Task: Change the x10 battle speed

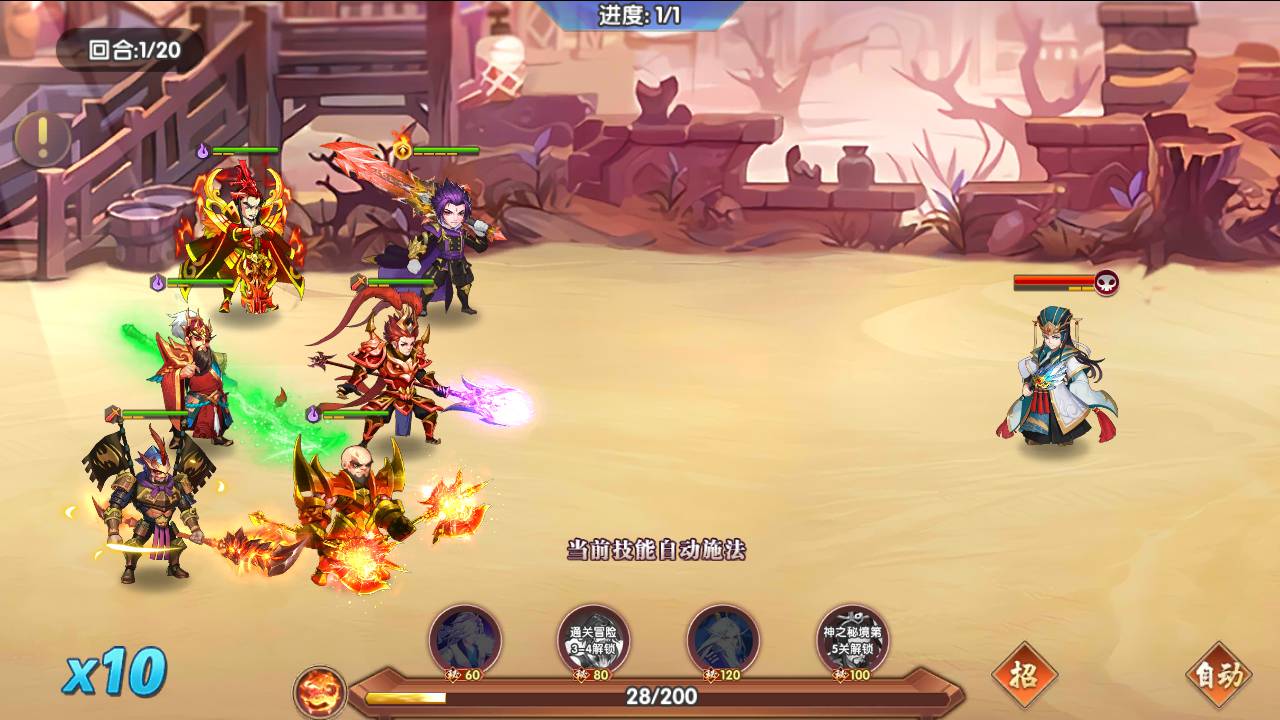Action: 114,672
